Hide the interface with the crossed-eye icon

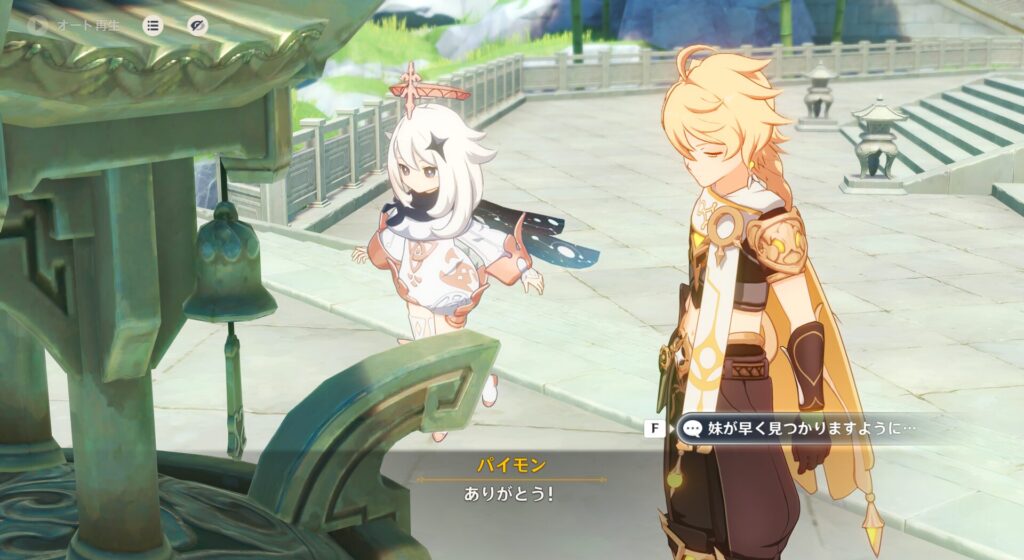point(198,25)
